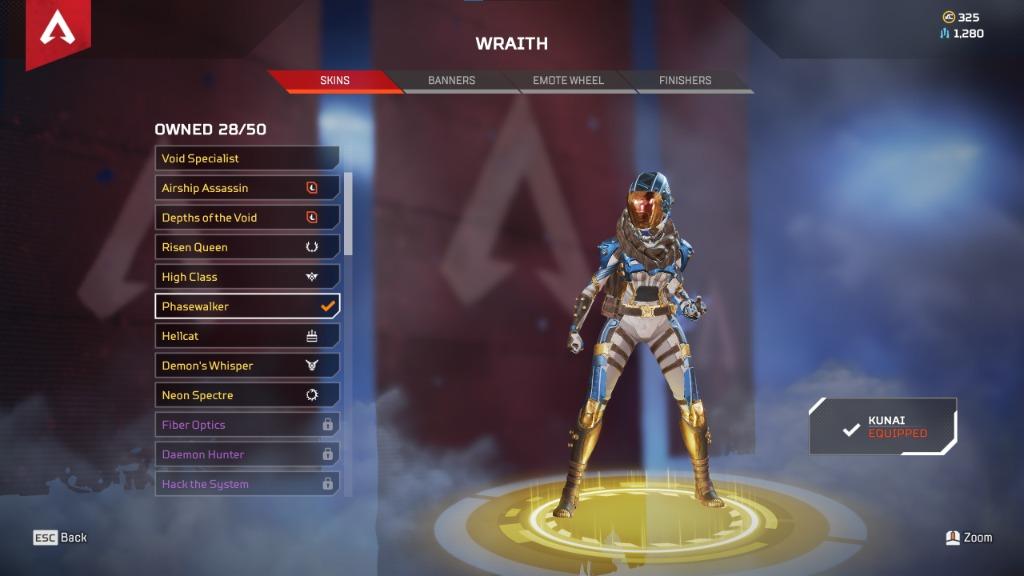Choose the locked Daemon Hunter skin

pyautogui.click(x=247, y=454)
